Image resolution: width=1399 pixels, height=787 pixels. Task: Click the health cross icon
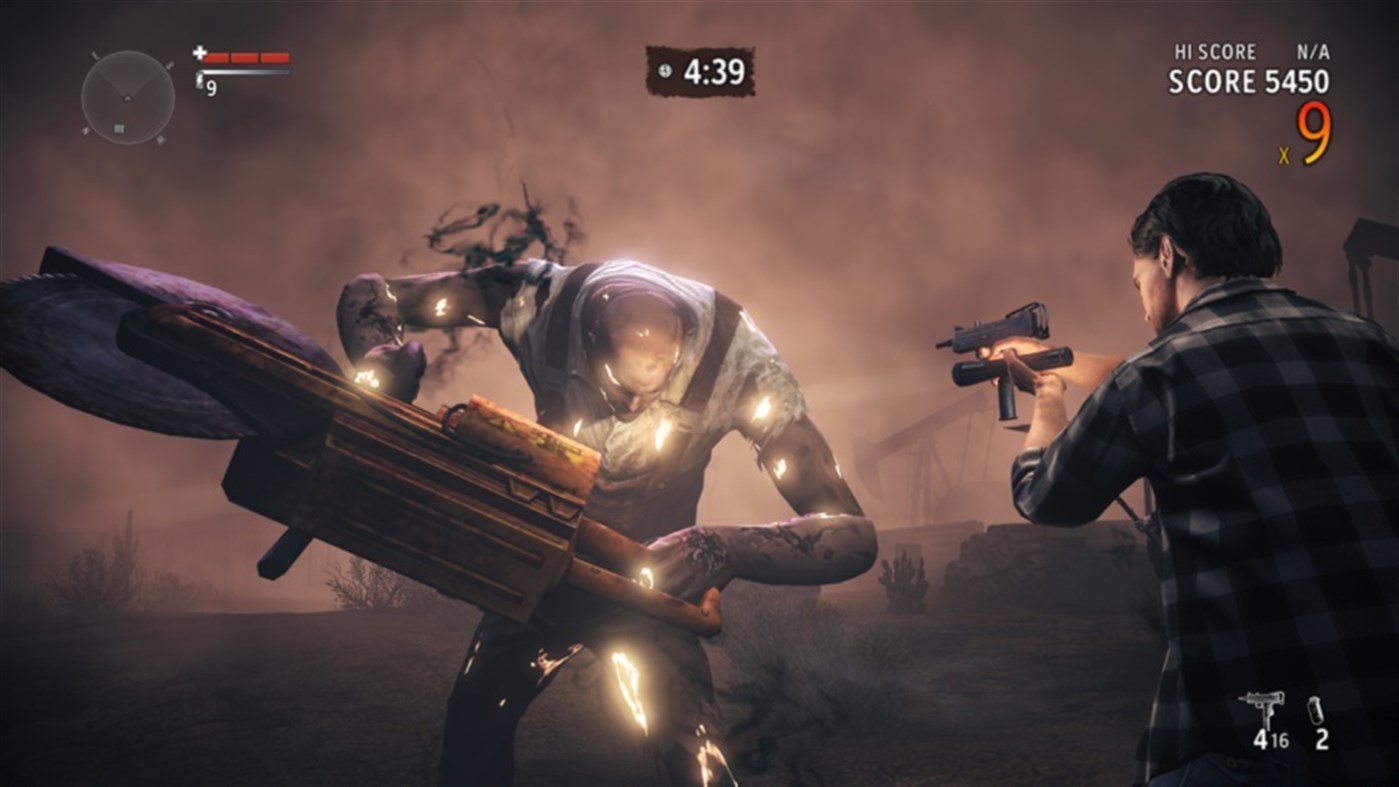[199, 53]
